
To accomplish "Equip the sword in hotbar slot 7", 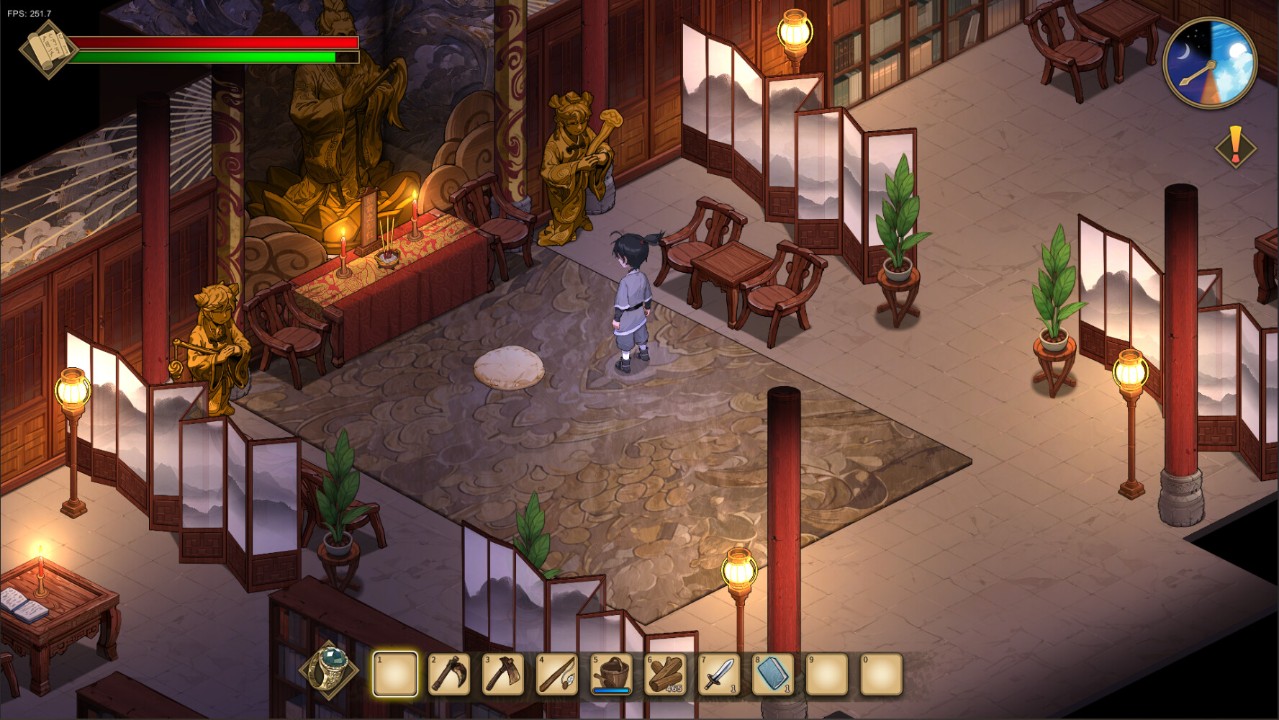I will pyautogui.click(x=719, y=674).
